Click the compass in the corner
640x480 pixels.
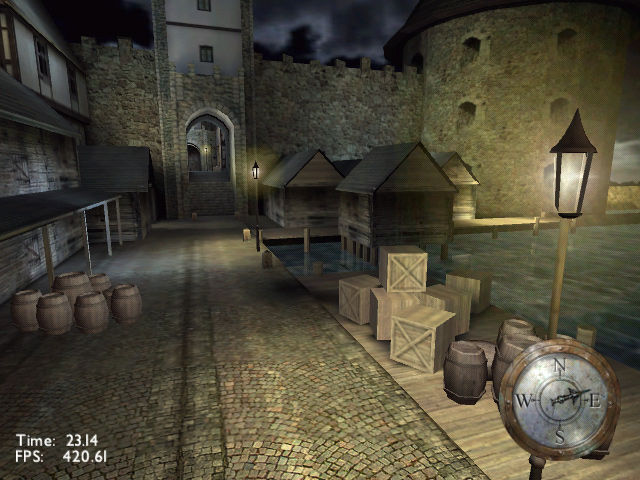coord(560,400)
